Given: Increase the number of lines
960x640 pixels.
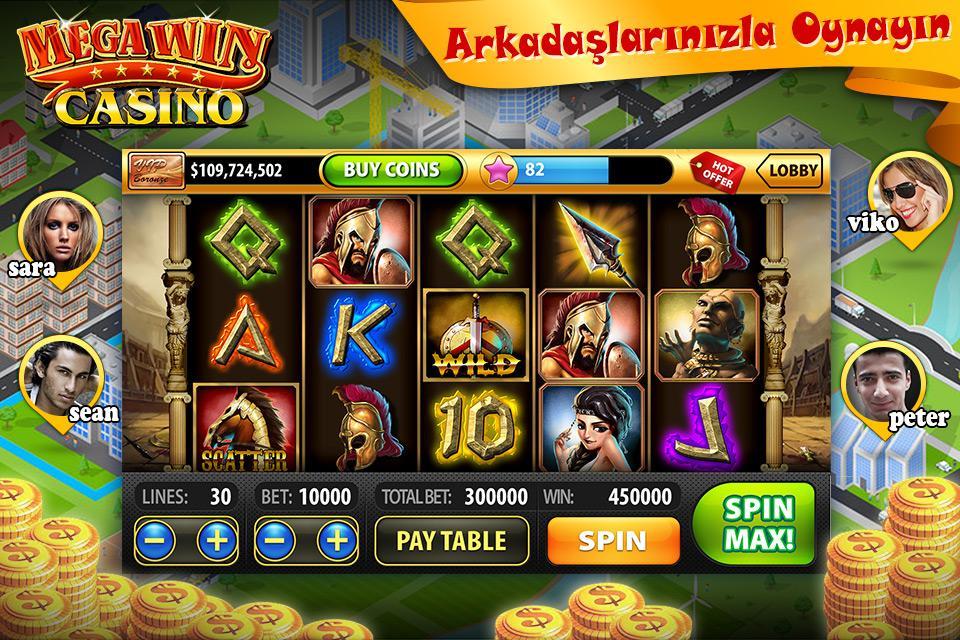Looking at the screenshot, I should [216, 541].
